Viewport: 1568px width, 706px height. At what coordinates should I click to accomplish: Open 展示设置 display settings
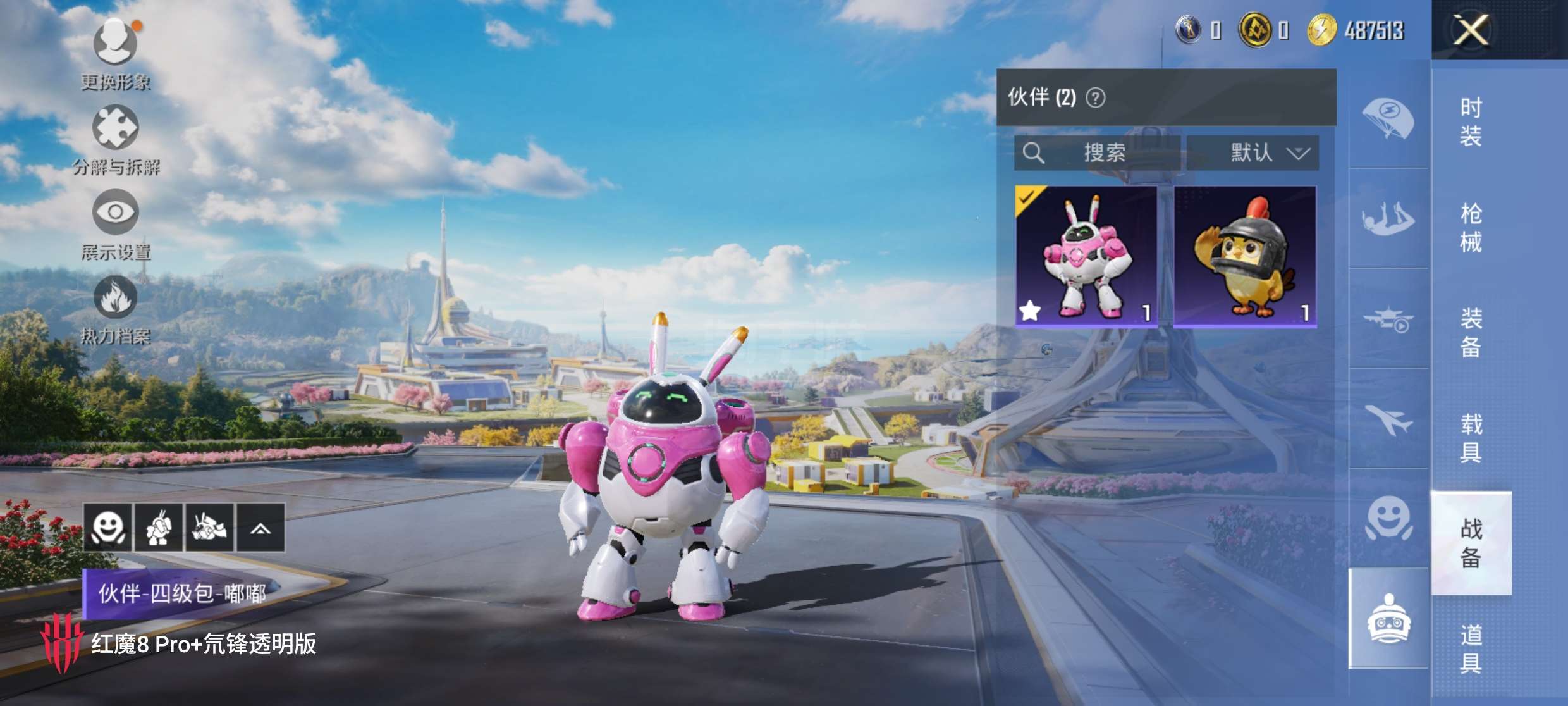coord(116,213)
